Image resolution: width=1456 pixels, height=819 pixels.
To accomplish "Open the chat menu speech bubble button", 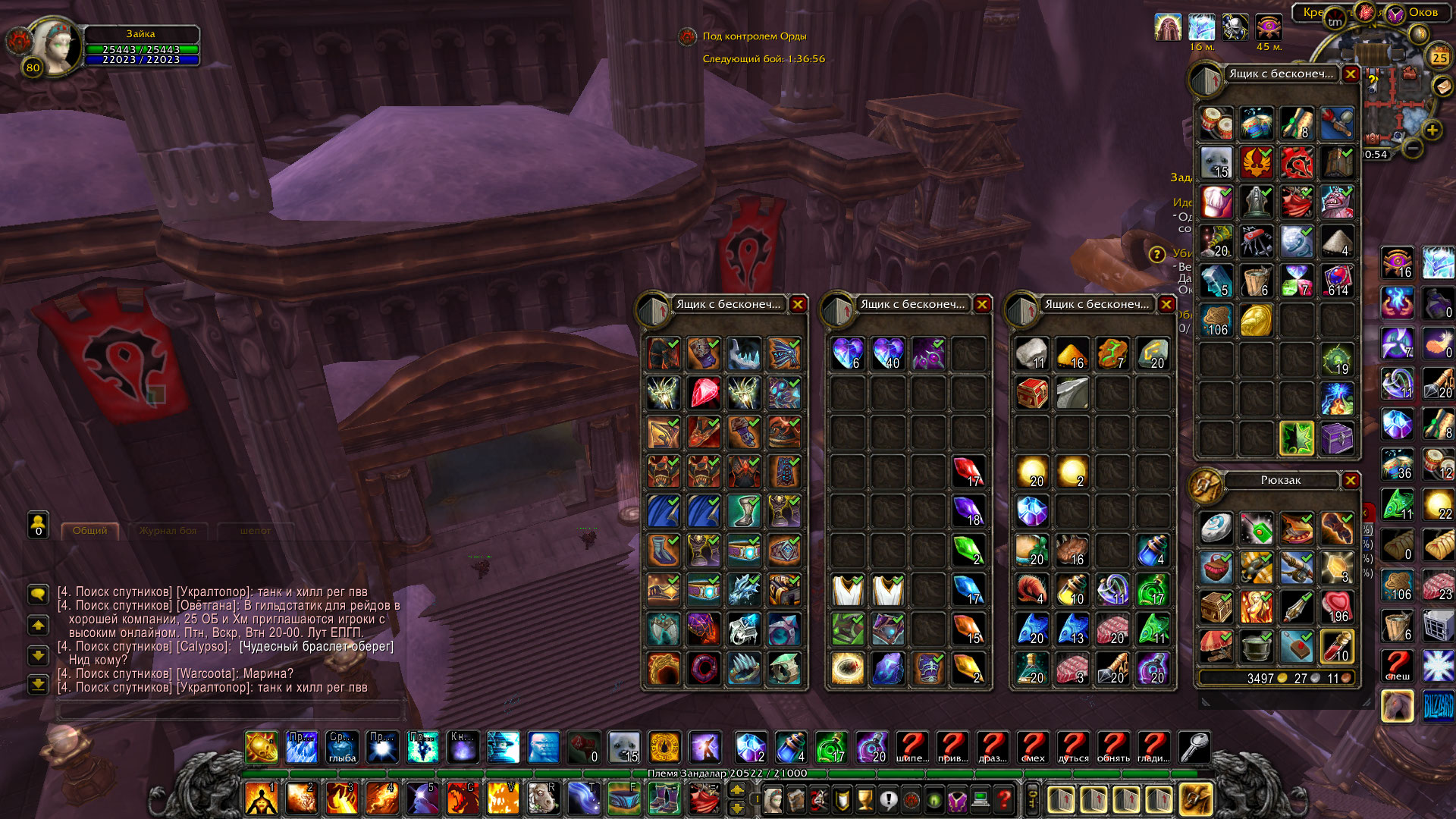I will (x=38, y=593).
